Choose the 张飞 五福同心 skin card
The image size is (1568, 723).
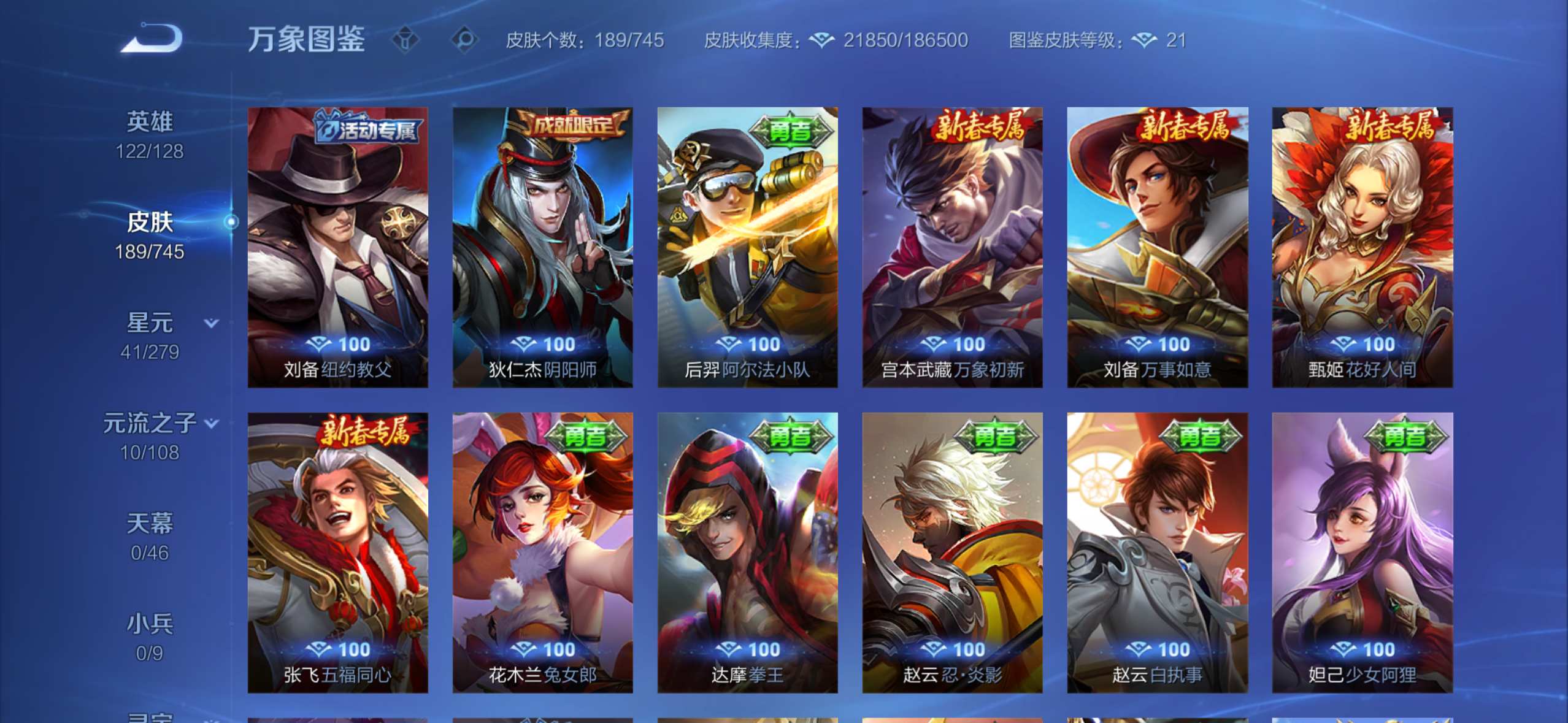pyautogui.click(x=337, y=553)
